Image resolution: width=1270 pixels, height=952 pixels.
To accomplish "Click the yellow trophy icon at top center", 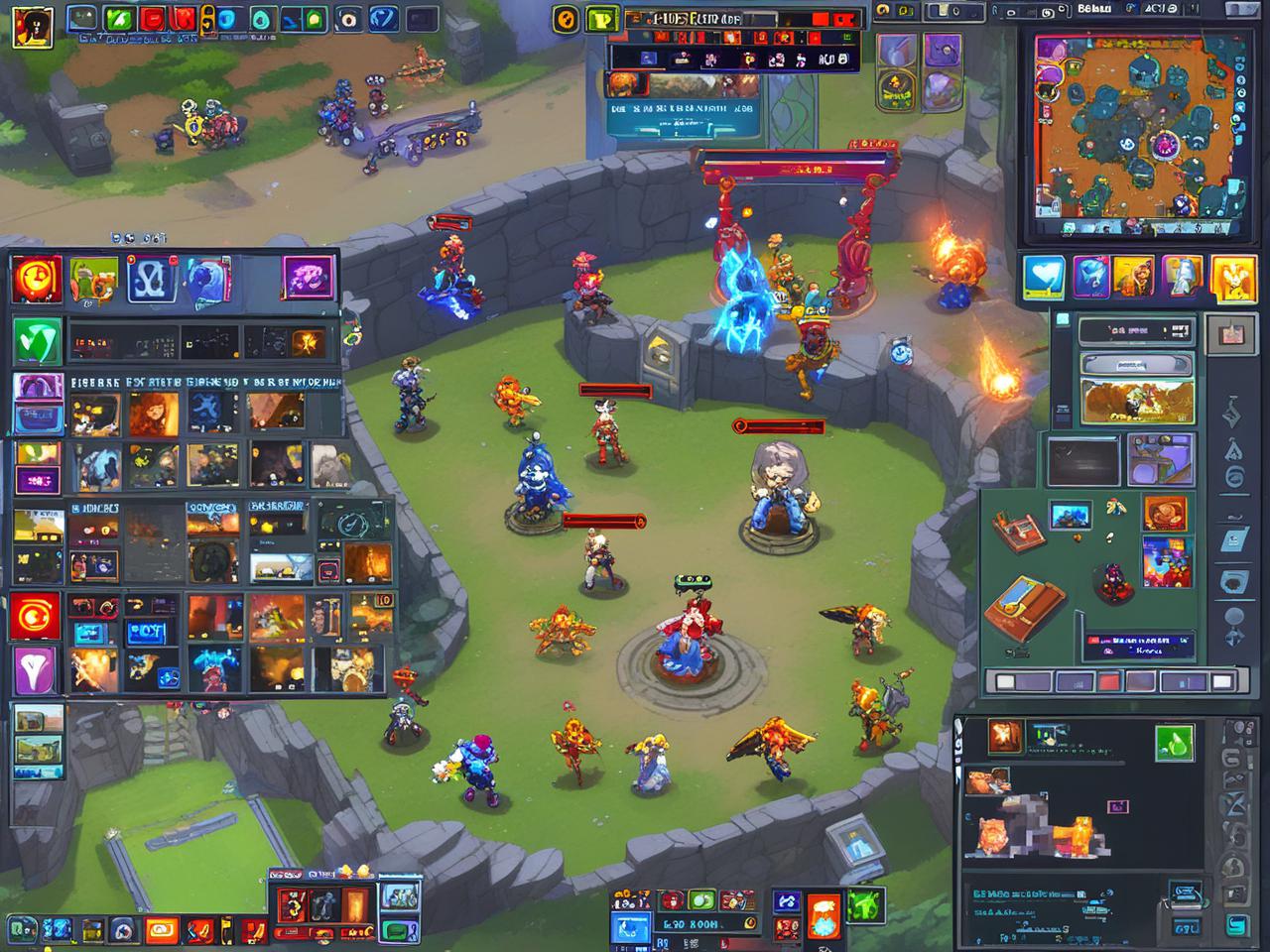I will click(599, 19).
